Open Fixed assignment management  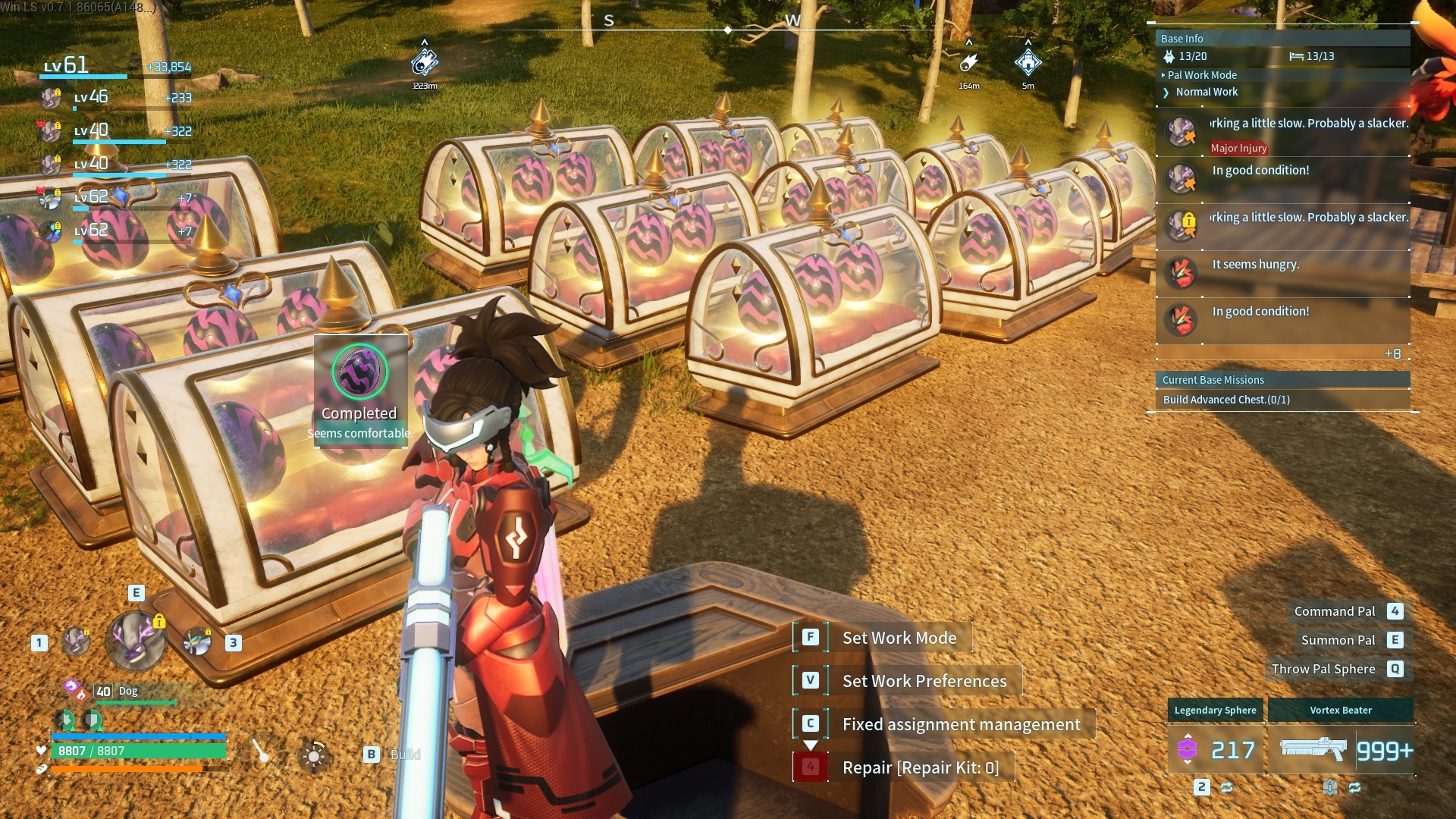point(961,724)
